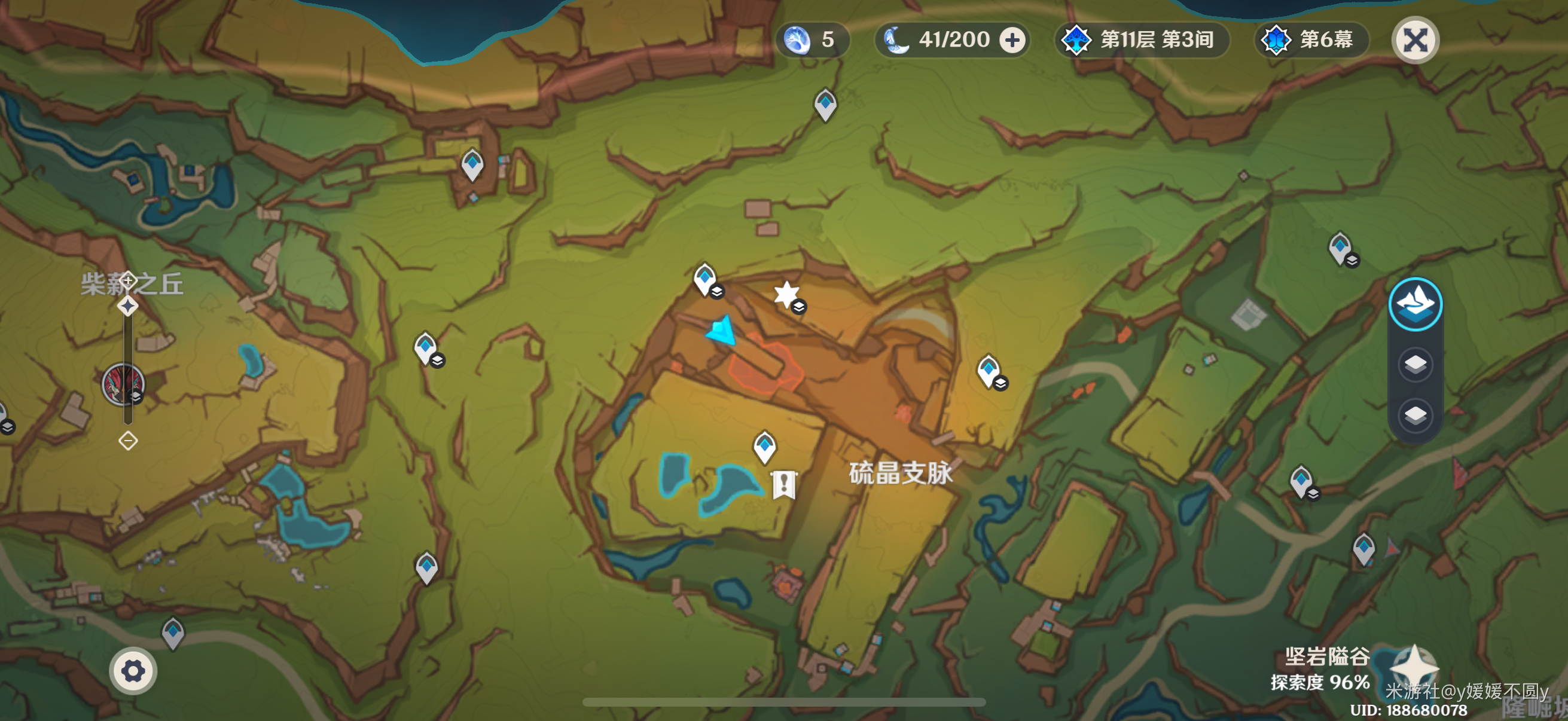
Task: Open map settings gear
Action: pyautogui.click(x=133, y=671)
